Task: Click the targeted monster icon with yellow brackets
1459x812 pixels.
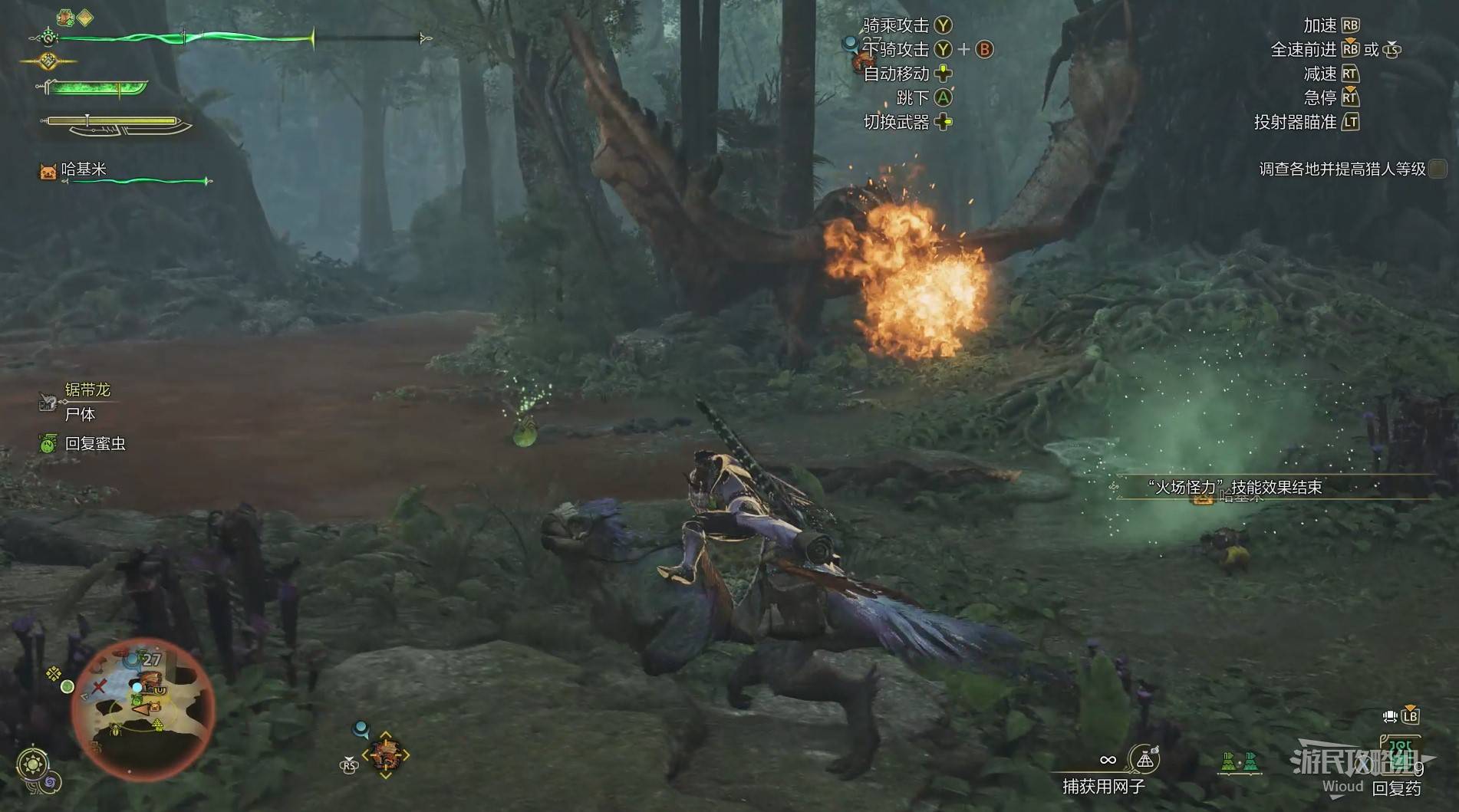Action: pyautogui.click(x=386, y=755)
